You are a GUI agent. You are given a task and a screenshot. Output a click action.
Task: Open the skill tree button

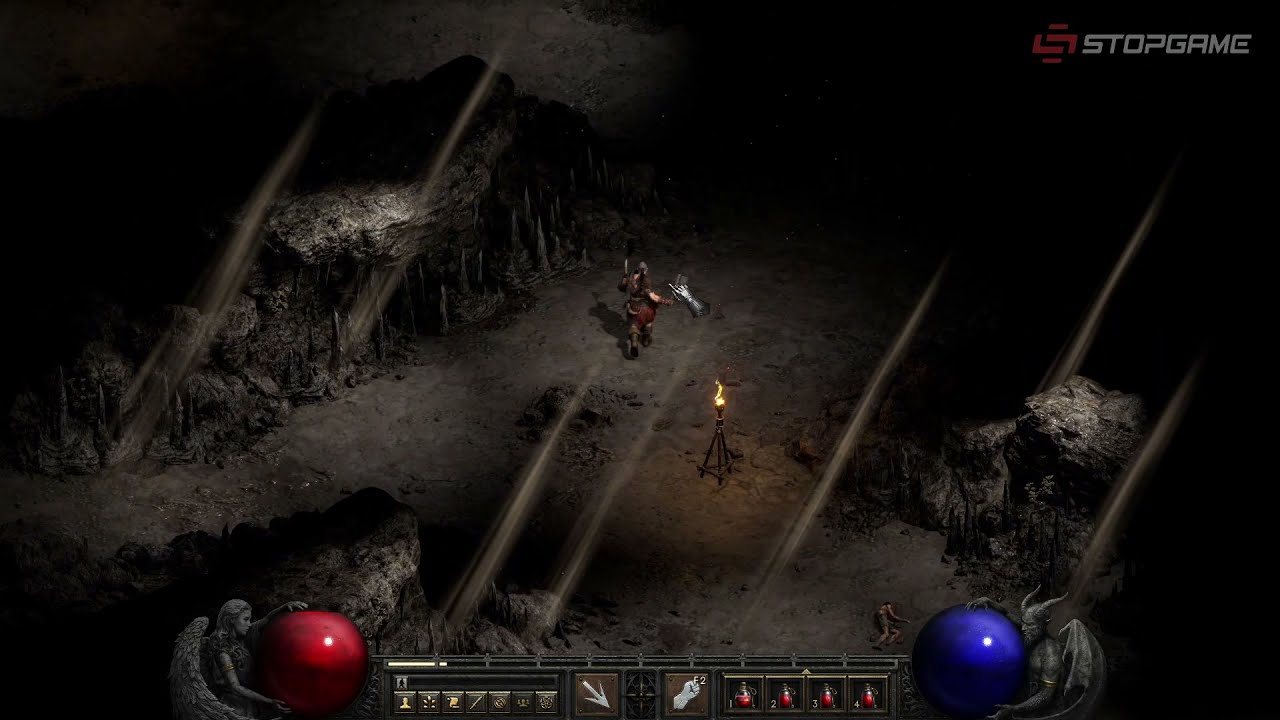point(429,702)
